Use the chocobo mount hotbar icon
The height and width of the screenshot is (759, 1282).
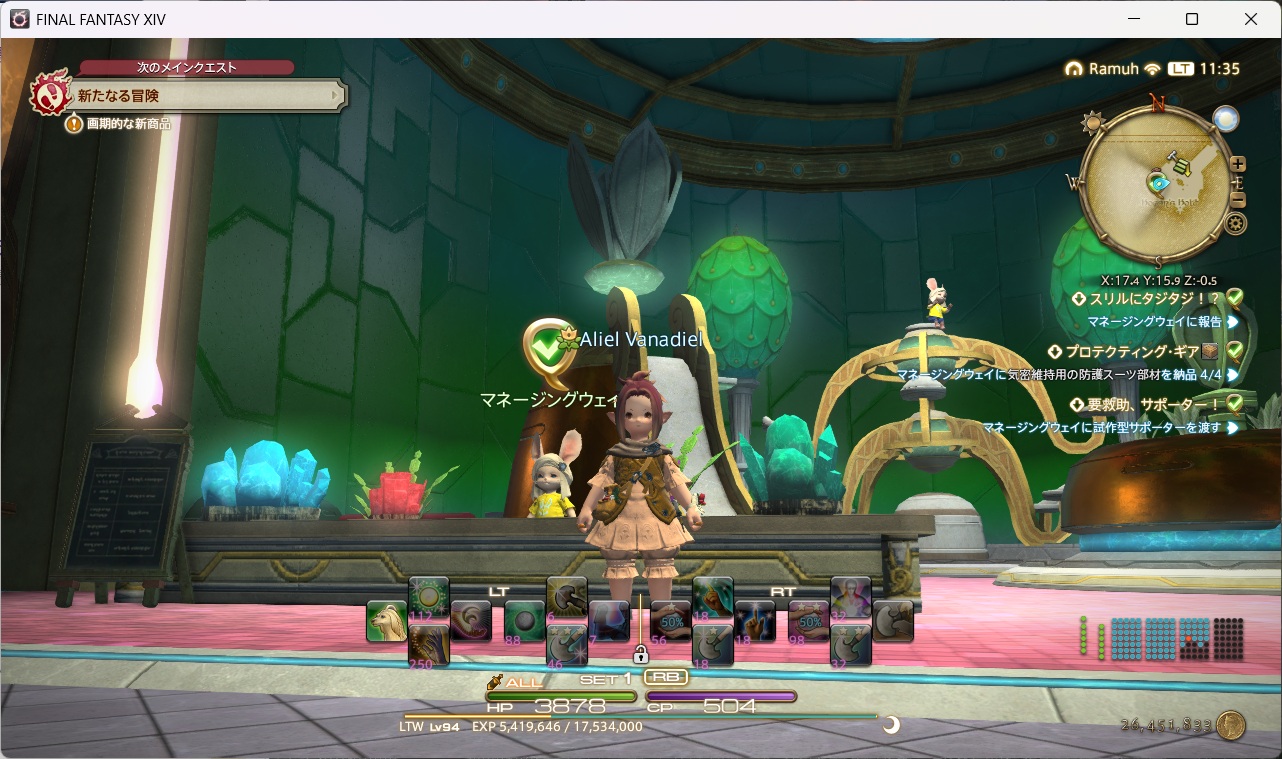(x=386, y=621)
